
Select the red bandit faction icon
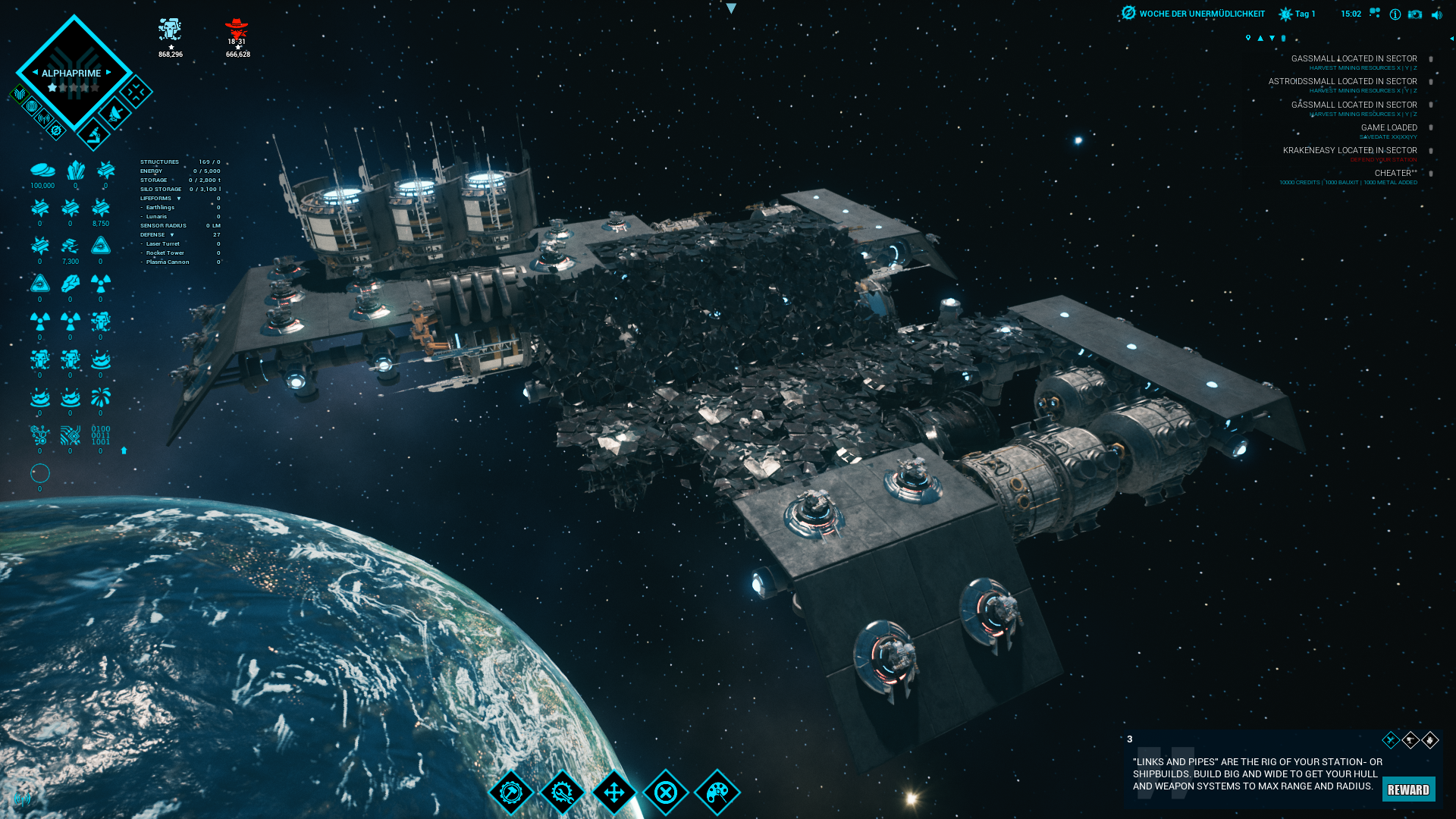237,30
